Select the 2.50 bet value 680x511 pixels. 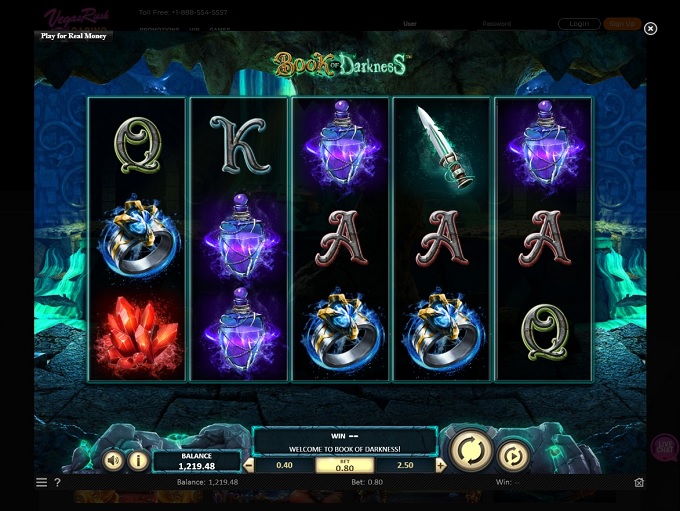[406, 466]
